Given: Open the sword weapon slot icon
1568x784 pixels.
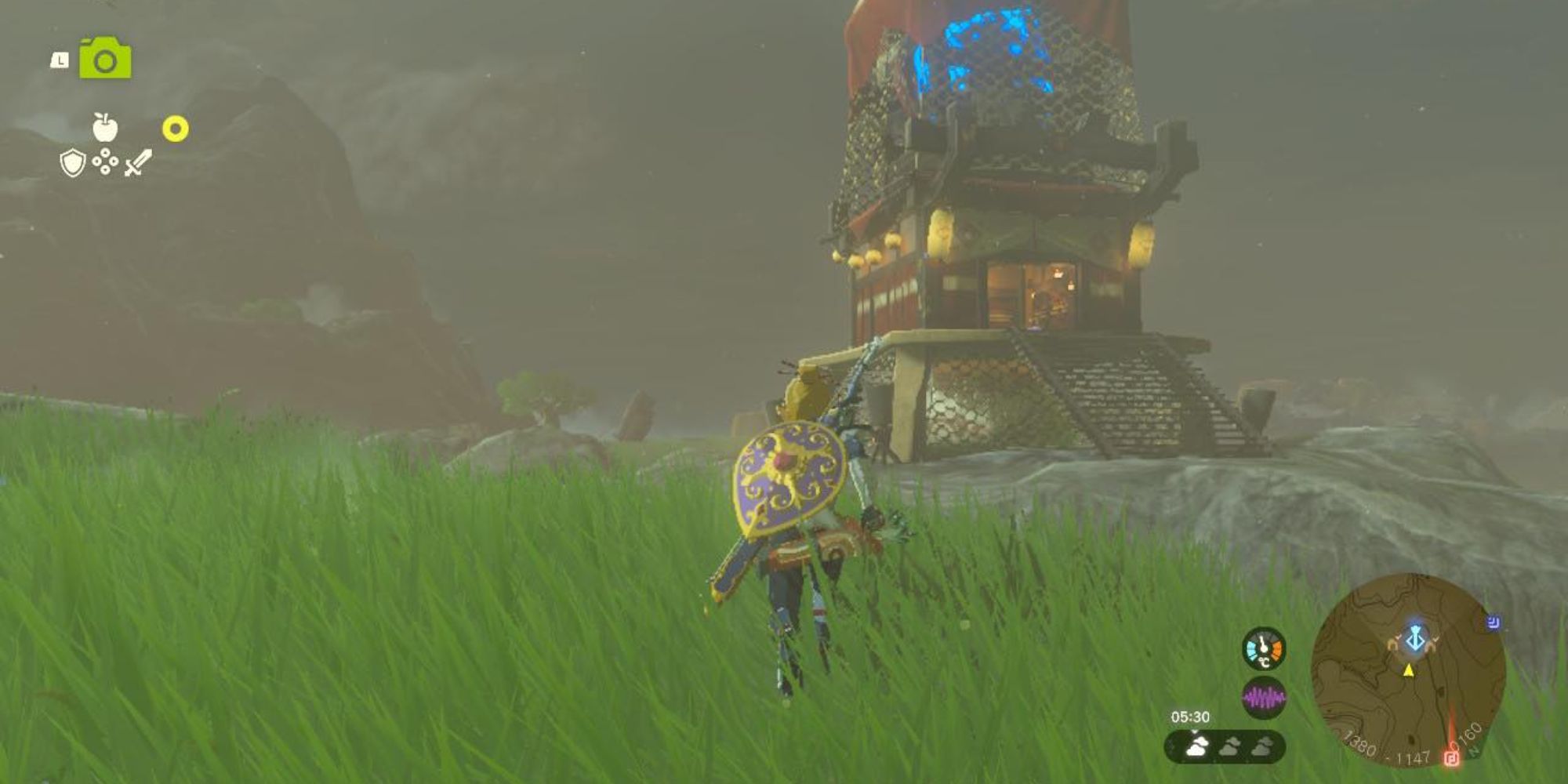Looking at the screenshot, I should coord(138,162).
